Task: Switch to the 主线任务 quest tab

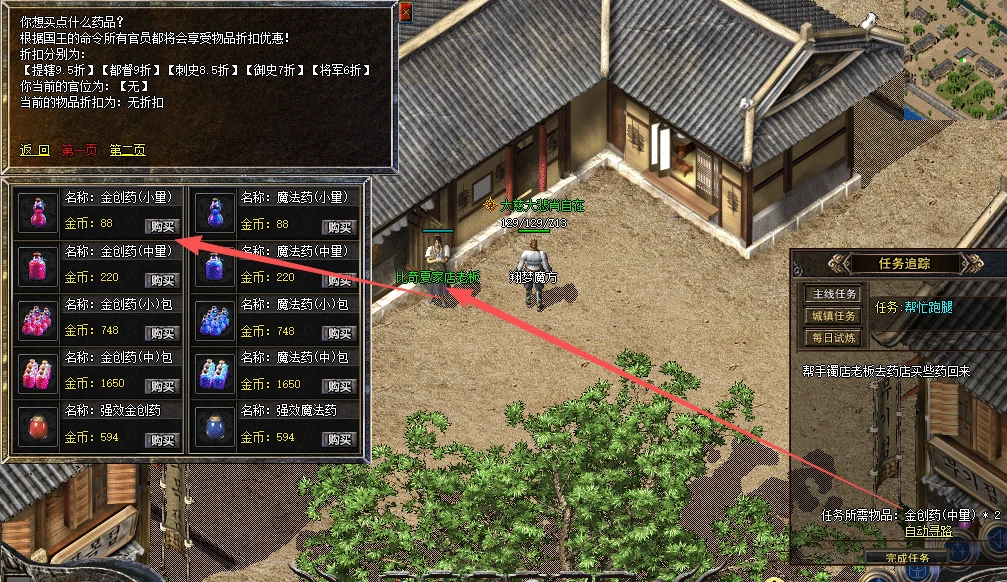Action: coord(833,294)
